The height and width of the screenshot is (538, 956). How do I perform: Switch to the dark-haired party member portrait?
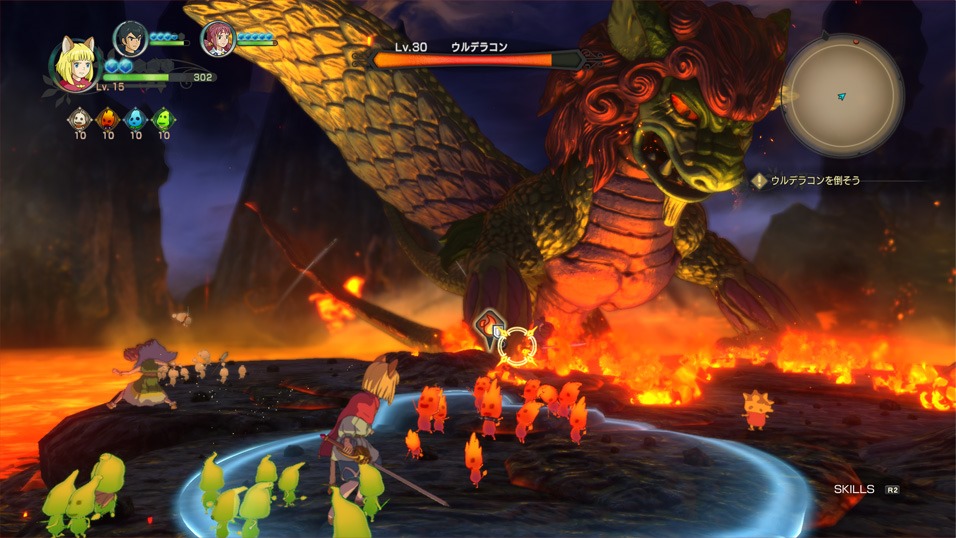pyautogui.click(x=130, y=38)
